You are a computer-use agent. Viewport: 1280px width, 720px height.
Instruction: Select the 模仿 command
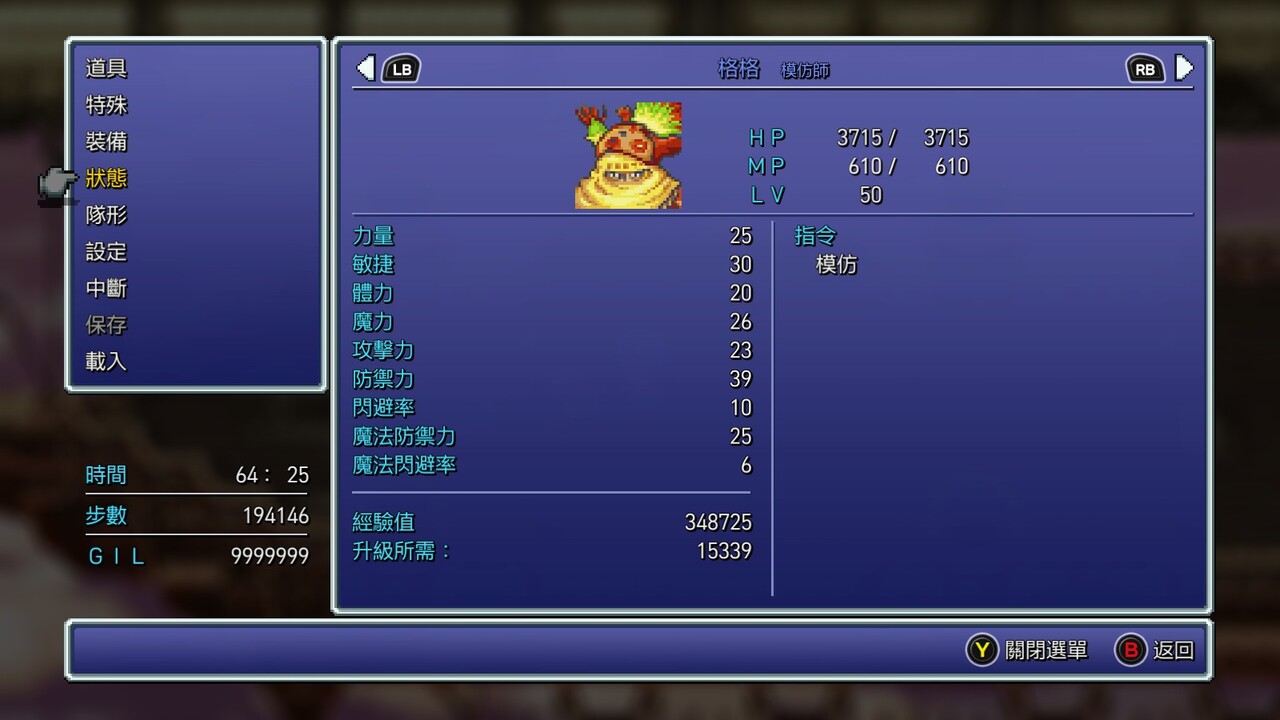(x=837, y=265)
